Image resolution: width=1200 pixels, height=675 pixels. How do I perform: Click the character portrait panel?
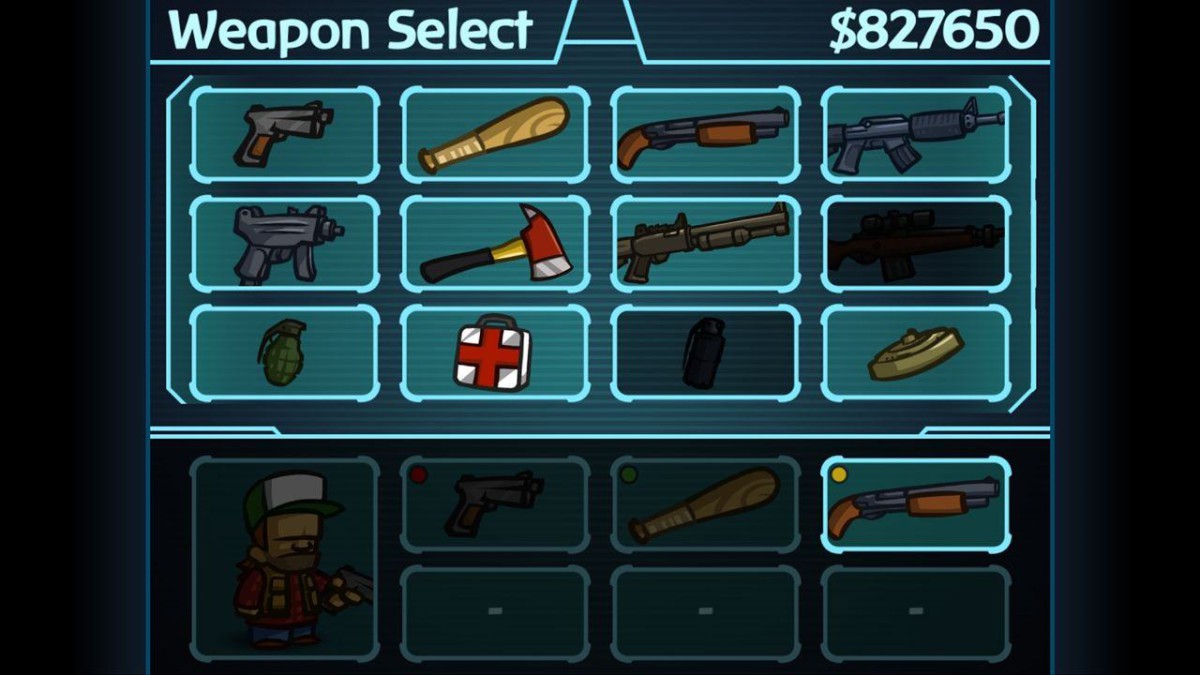point(284,558)
